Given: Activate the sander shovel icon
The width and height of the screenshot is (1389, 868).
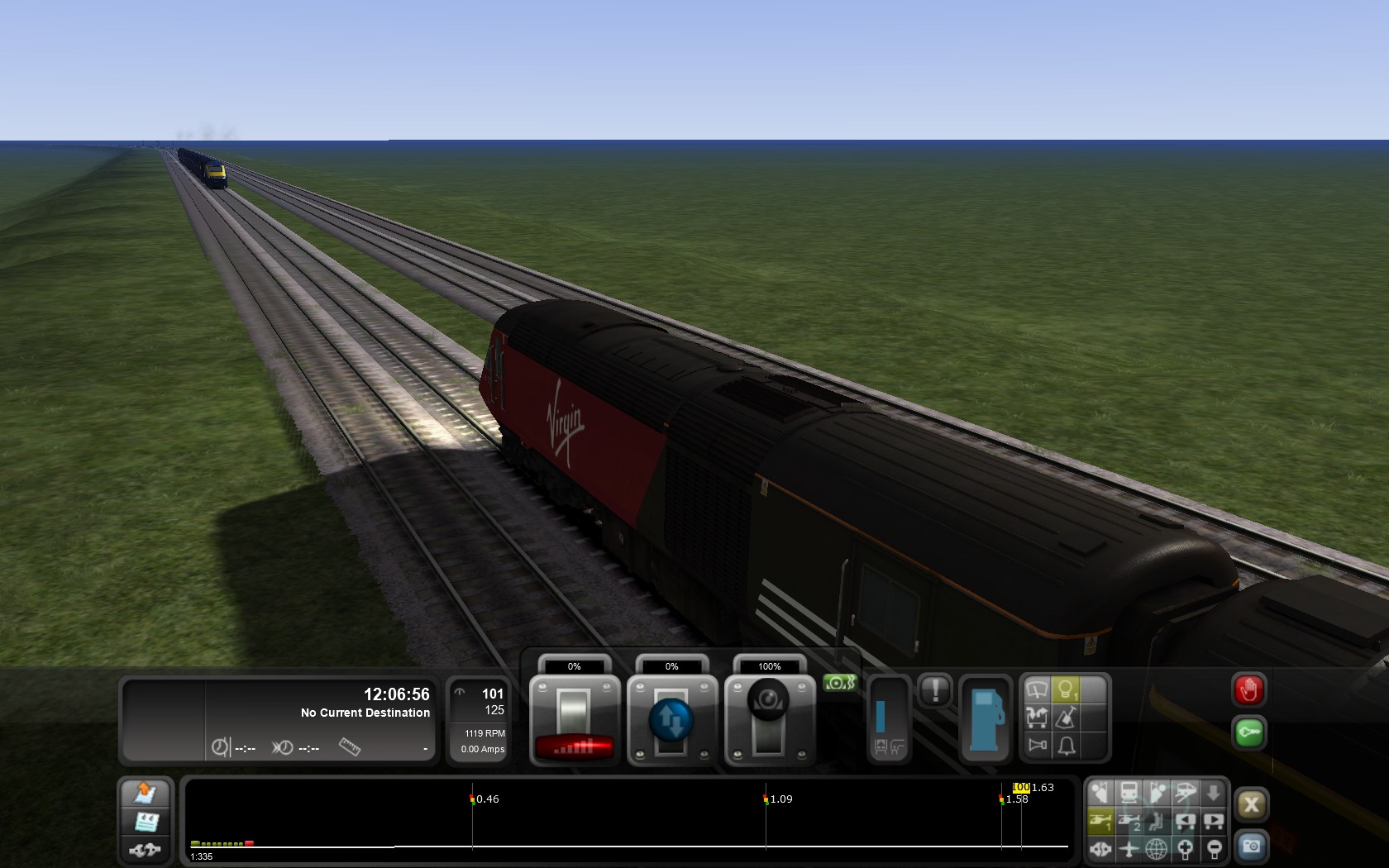Looking at the screenshot, I should pos(1067,718).
